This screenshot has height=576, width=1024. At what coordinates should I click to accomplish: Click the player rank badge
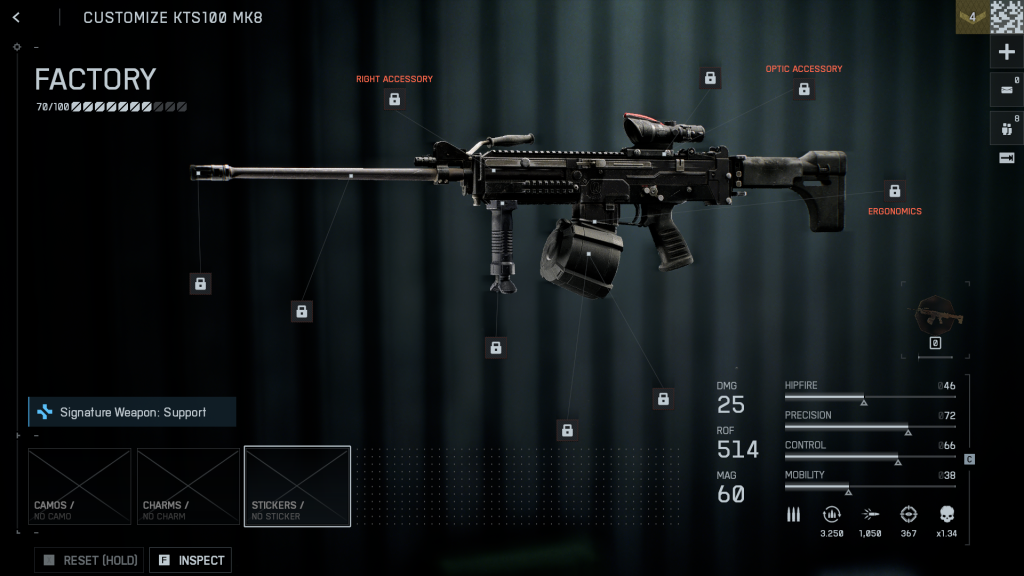pos(971,17)
